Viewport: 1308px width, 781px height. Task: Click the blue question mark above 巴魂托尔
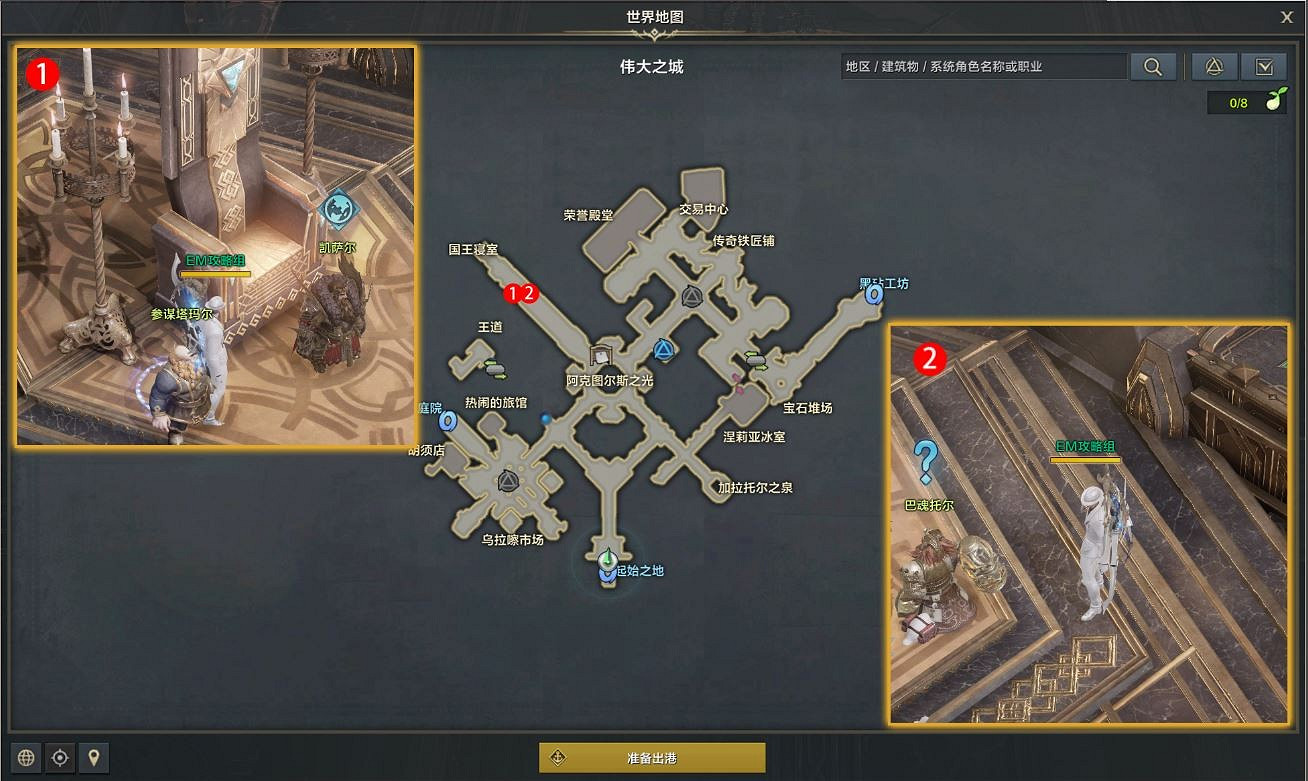pyautogui.click(x=928, y=459)
